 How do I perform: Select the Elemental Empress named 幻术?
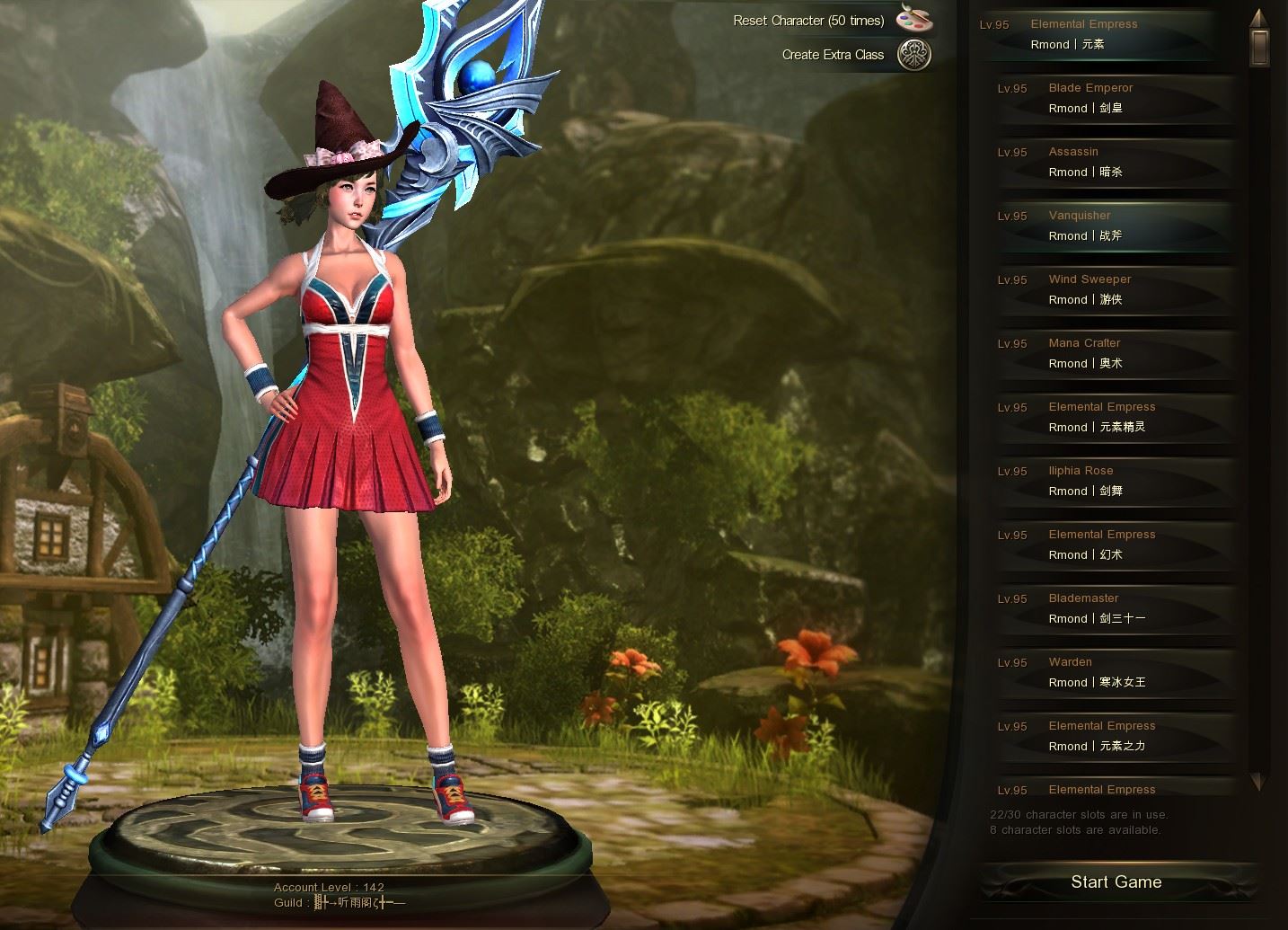tap(1114, 545)
